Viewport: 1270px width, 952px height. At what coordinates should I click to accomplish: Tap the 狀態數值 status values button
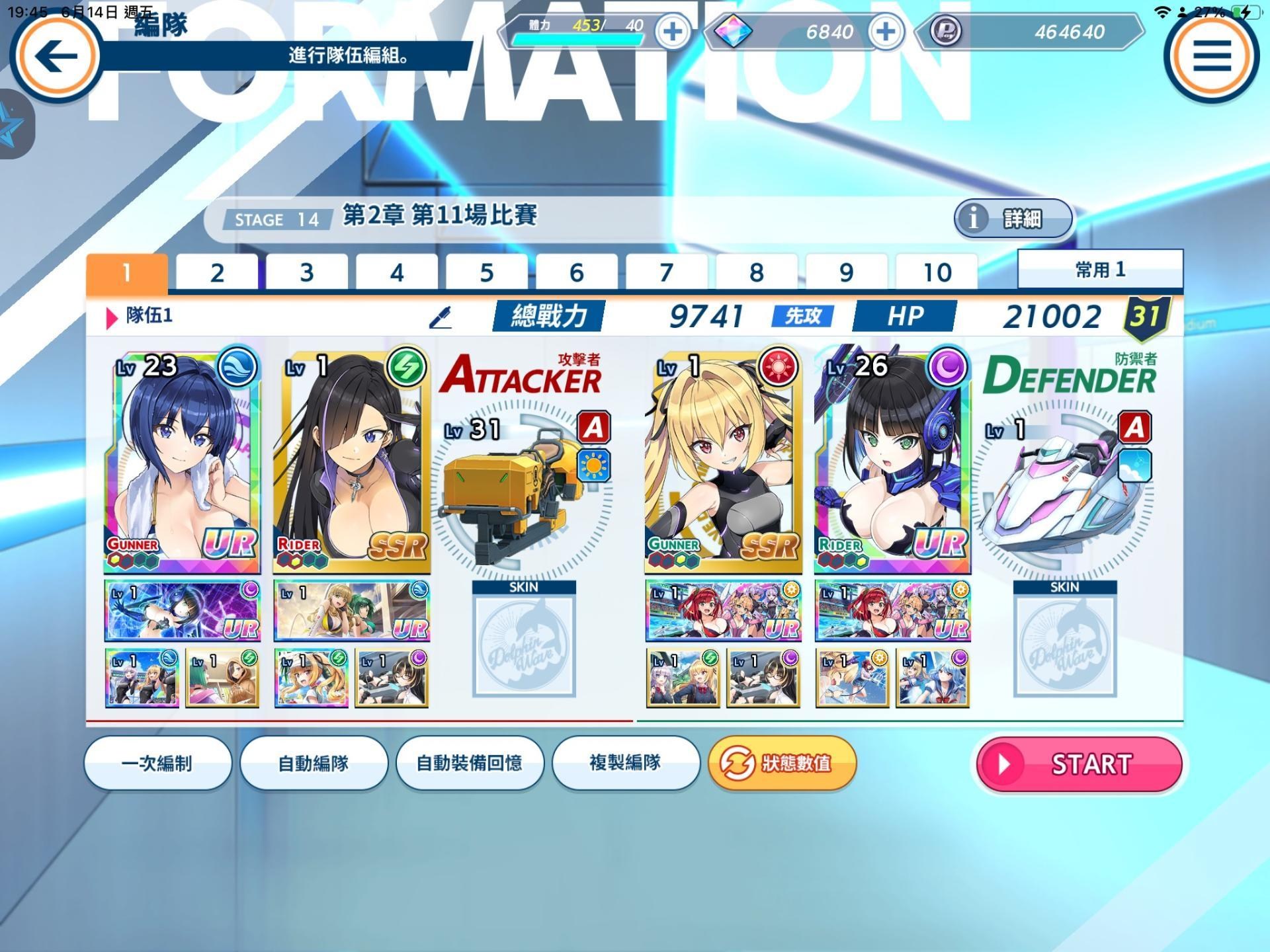[x=782, y=764]
